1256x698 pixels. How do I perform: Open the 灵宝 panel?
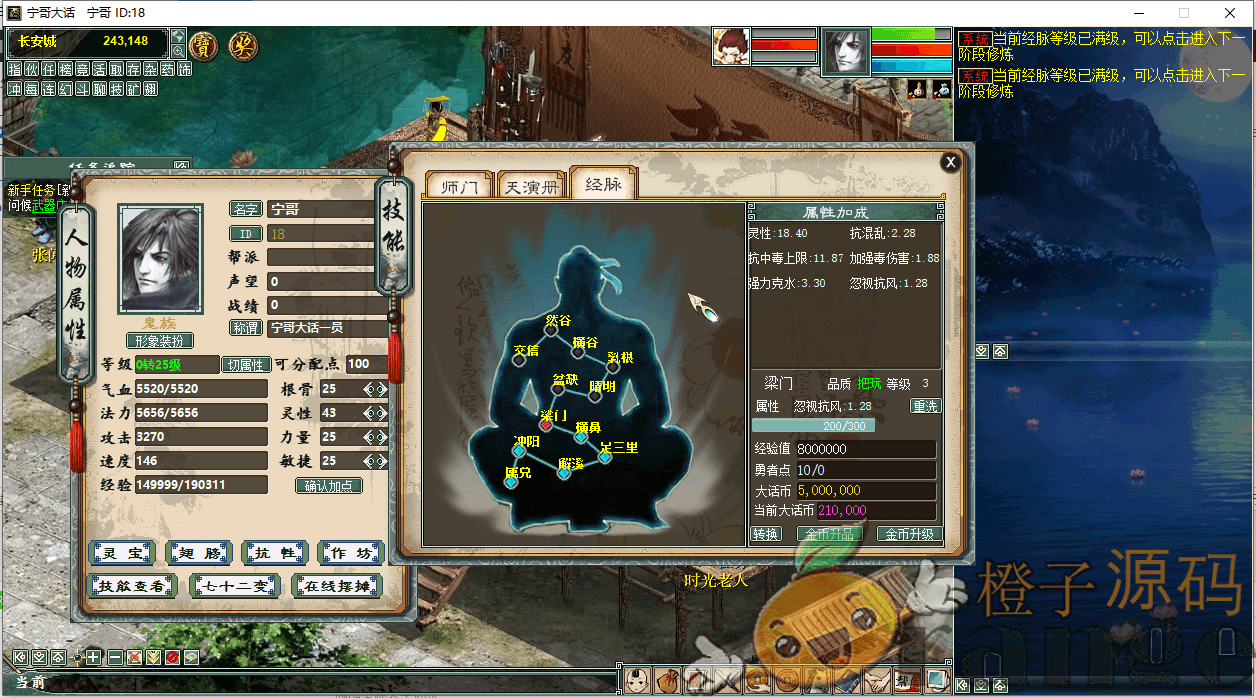pos(121,552)
